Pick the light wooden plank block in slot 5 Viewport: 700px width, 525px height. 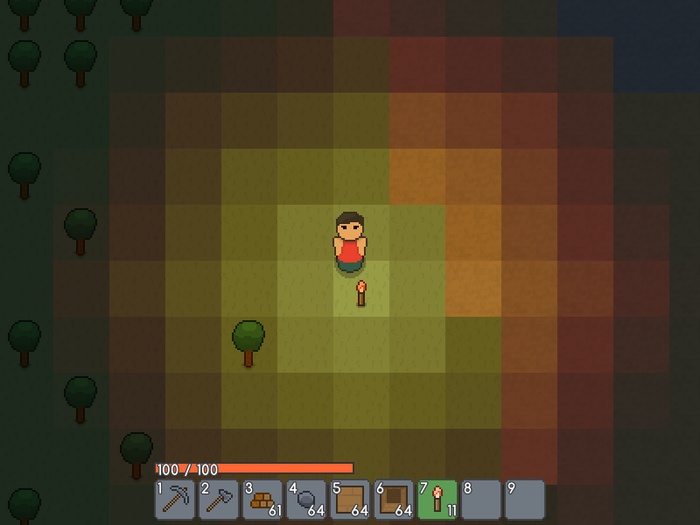point(350,499)
